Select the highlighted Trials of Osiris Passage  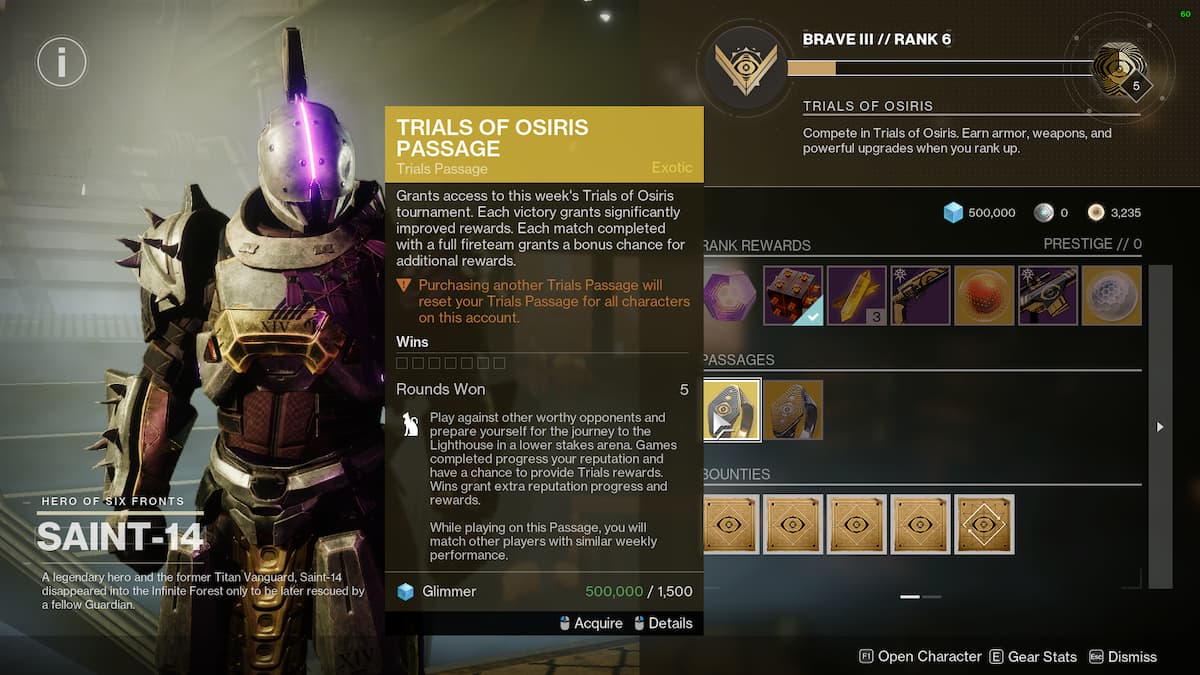pos(731,410)
